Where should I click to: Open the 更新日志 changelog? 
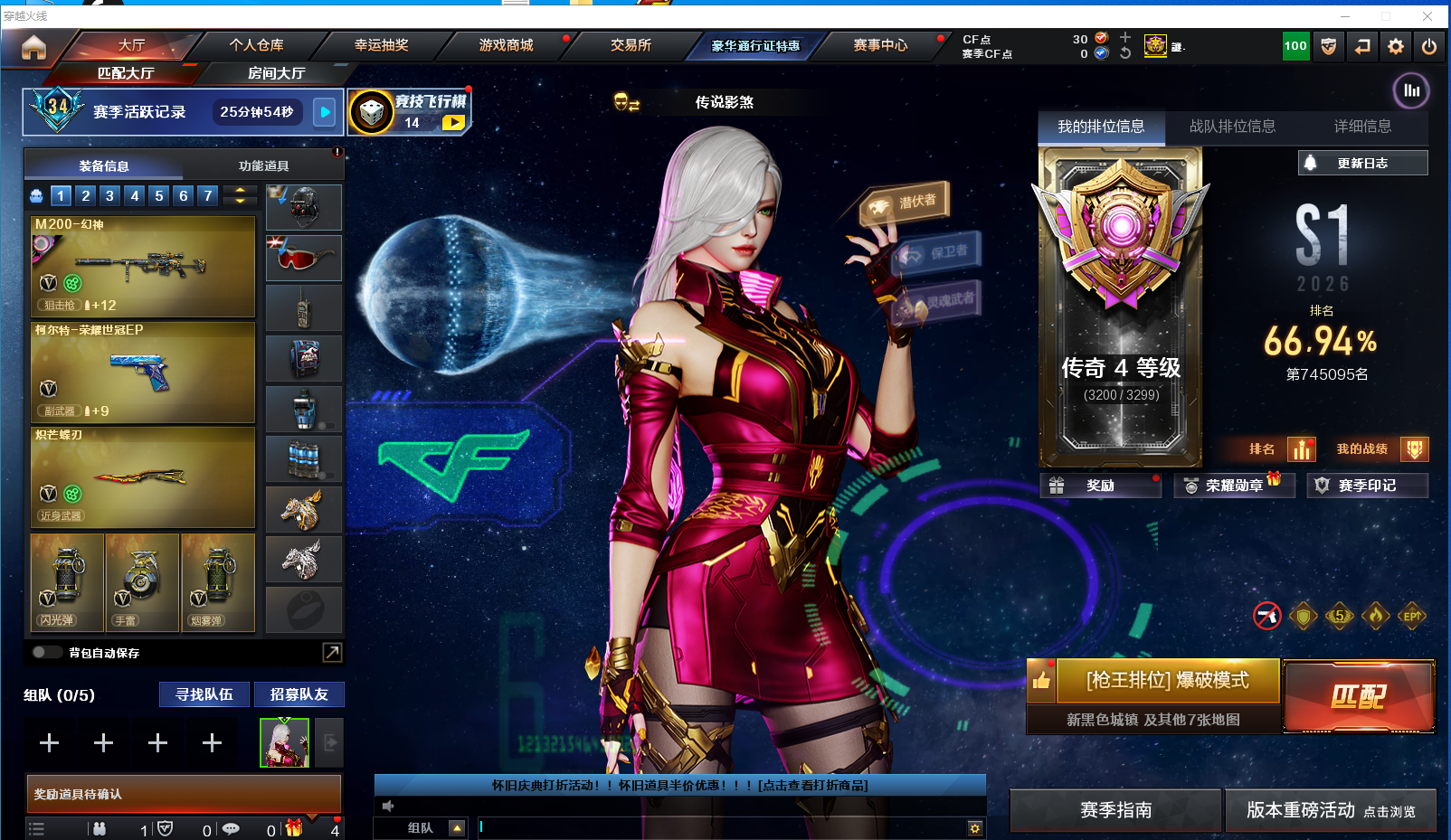coord(1362,164)
